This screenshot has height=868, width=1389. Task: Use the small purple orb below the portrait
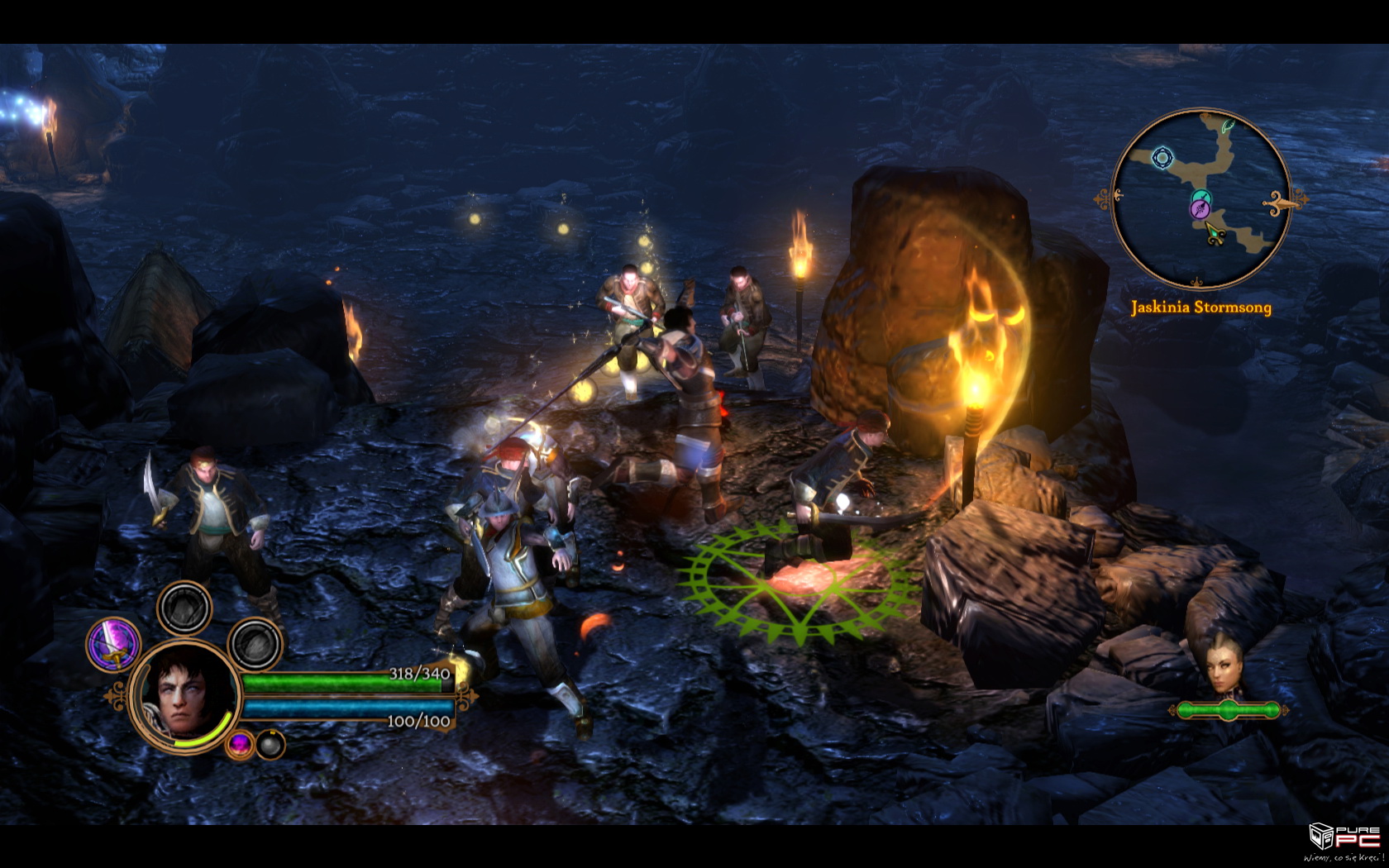[x=240, y=744]
